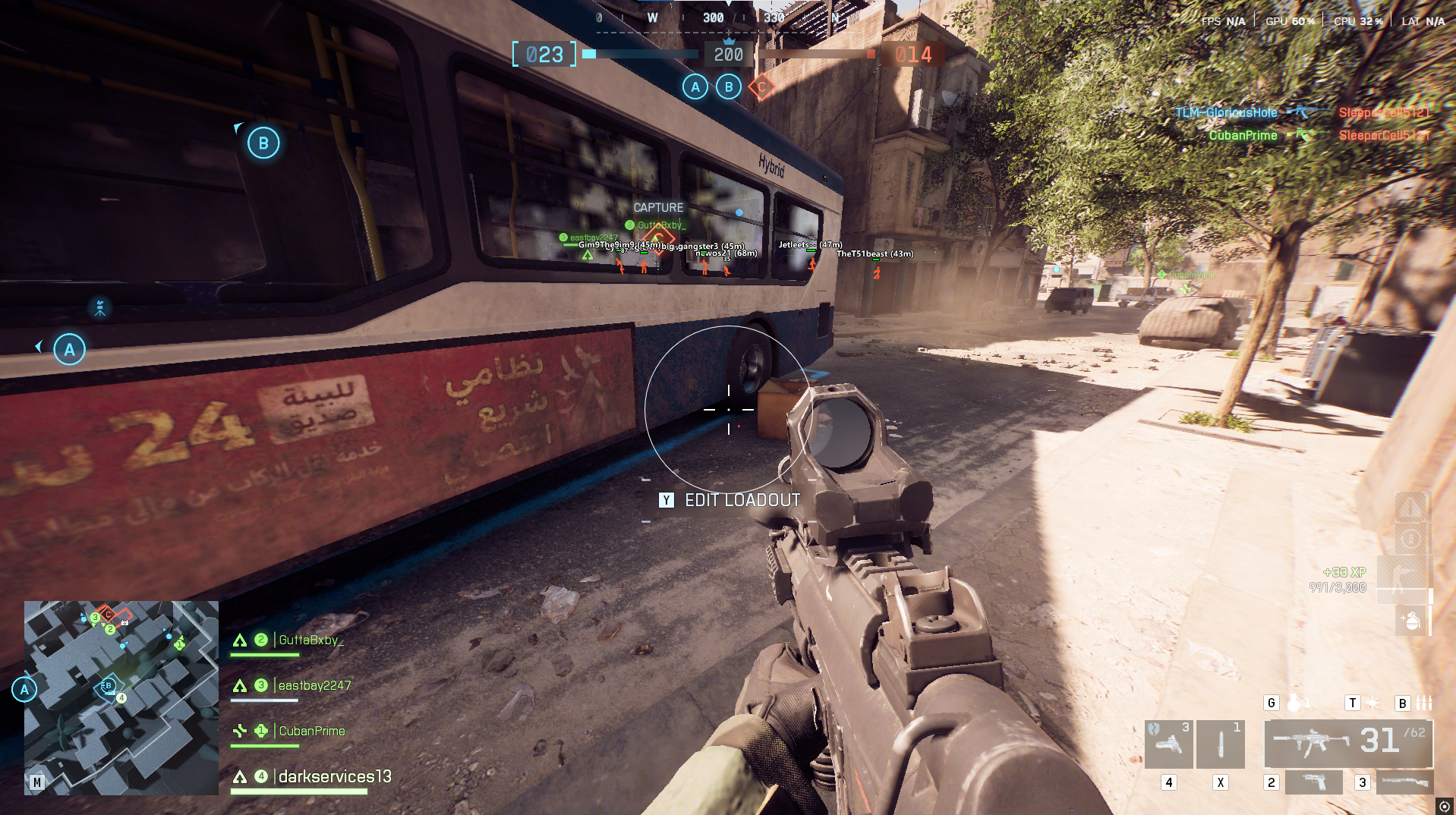Image resolution: width=1456 pixels, height=815 pixels.
Task: Select the revolver sidearm in weapon slot 4
Action: pyautogui.click(x=1169, y=744)
